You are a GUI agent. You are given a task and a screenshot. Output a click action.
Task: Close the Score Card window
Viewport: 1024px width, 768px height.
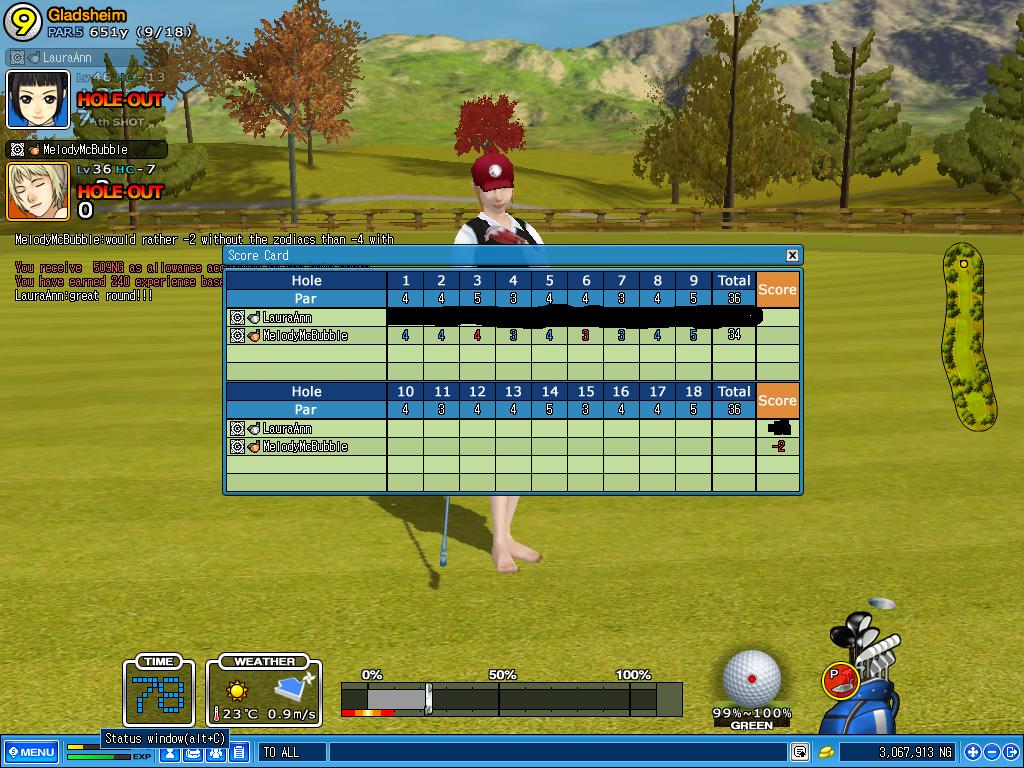(x=792, y=255)
